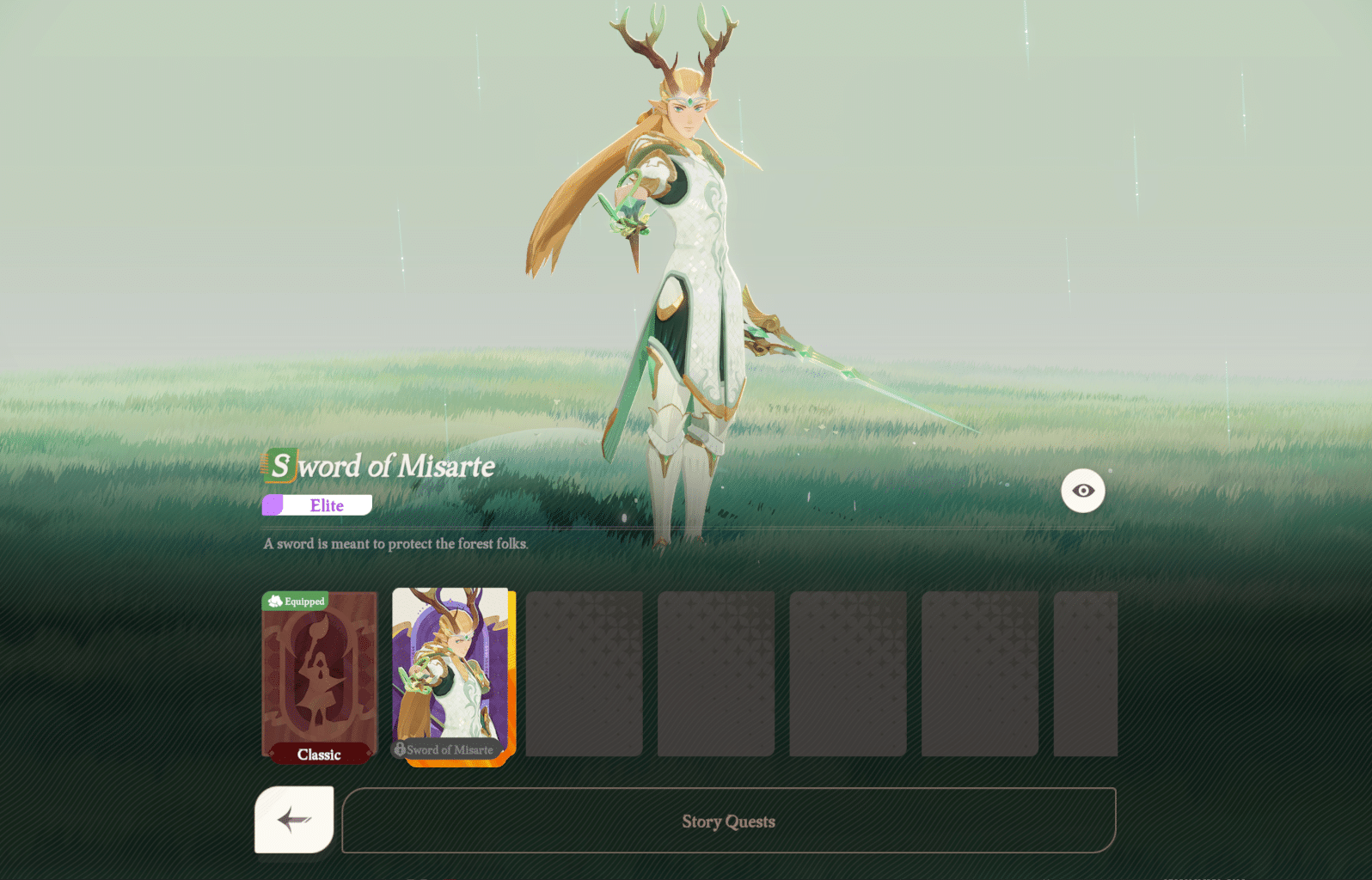The image size is (1372, 880).
Task: Click the lock icon on the Sword of Misarte card
Action: click(x=401, y=749)
